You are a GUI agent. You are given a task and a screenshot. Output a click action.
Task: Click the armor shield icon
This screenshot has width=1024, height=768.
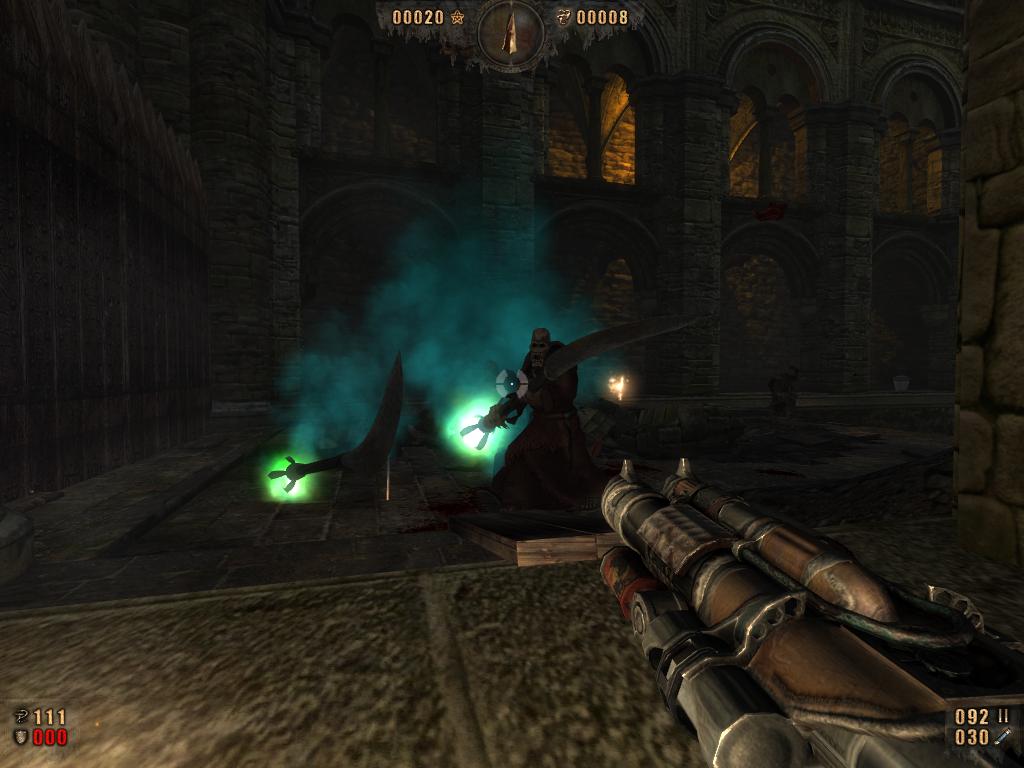[20, 738]
